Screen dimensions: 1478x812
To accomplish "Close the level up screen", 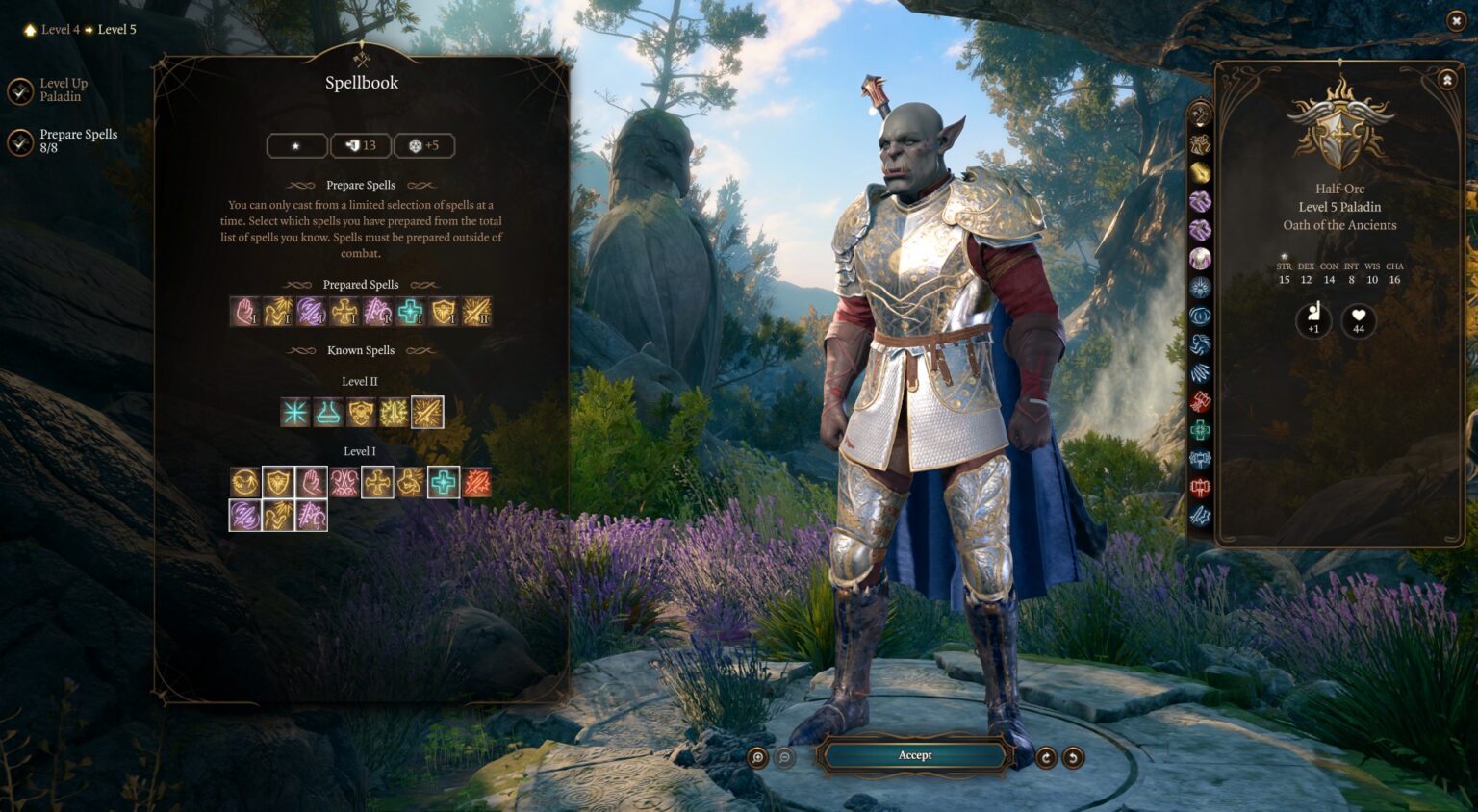I will coord(1456,20).
